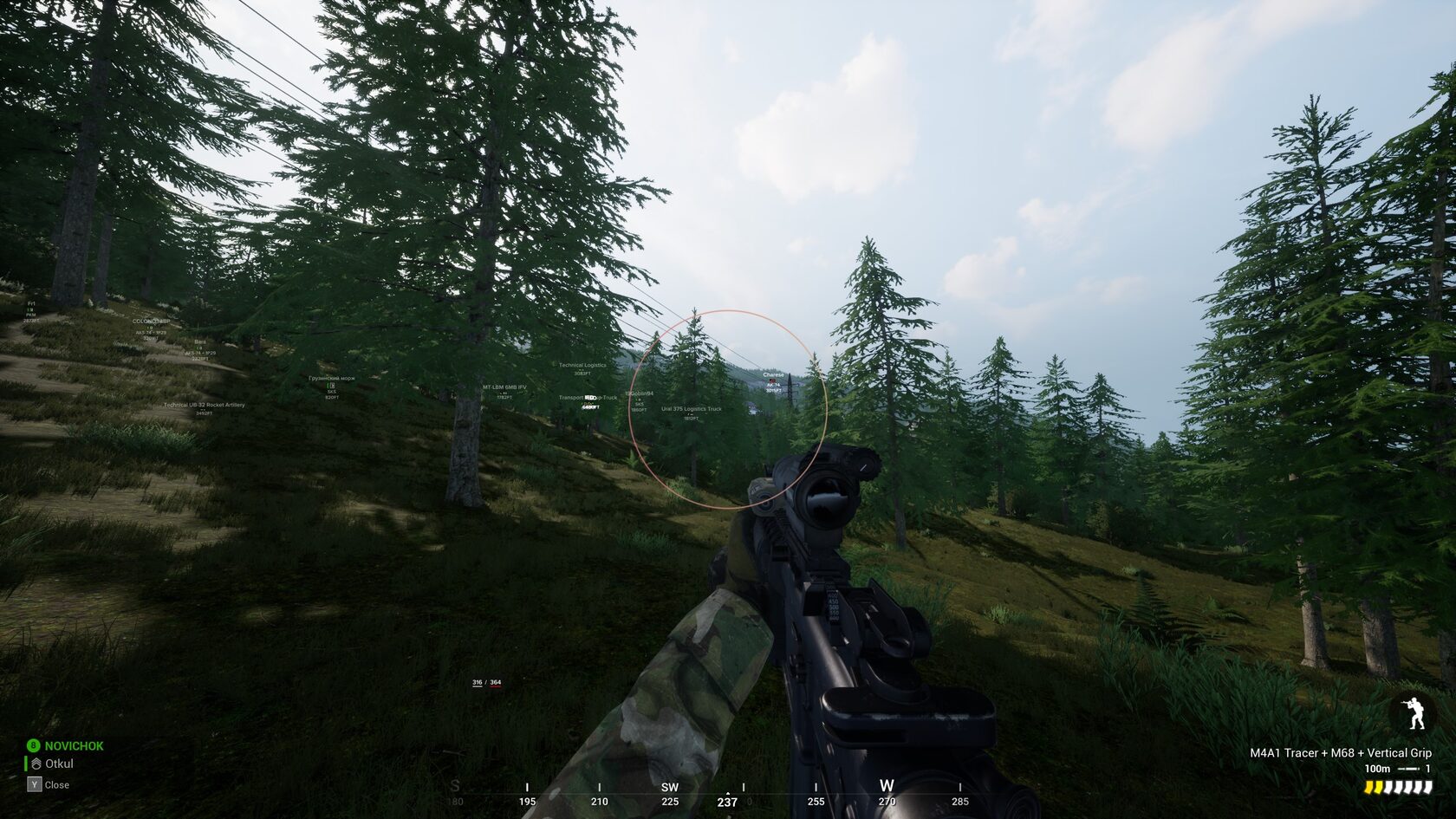This screenshot has width=1456, height=819.
Task: Select the Transport Truck nameplate marker
Action: [588, 398]
